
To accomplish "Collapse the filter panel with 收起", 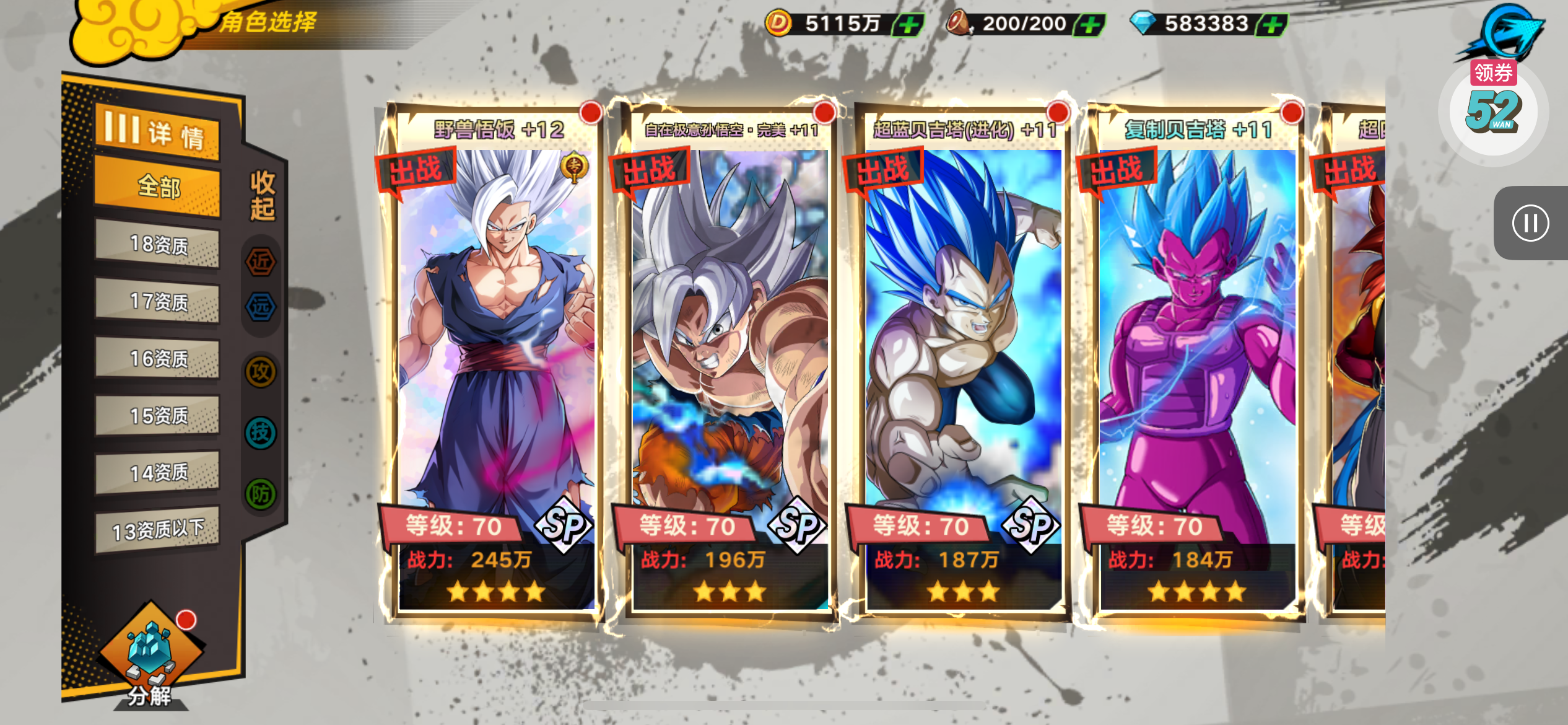I will 262,196.
